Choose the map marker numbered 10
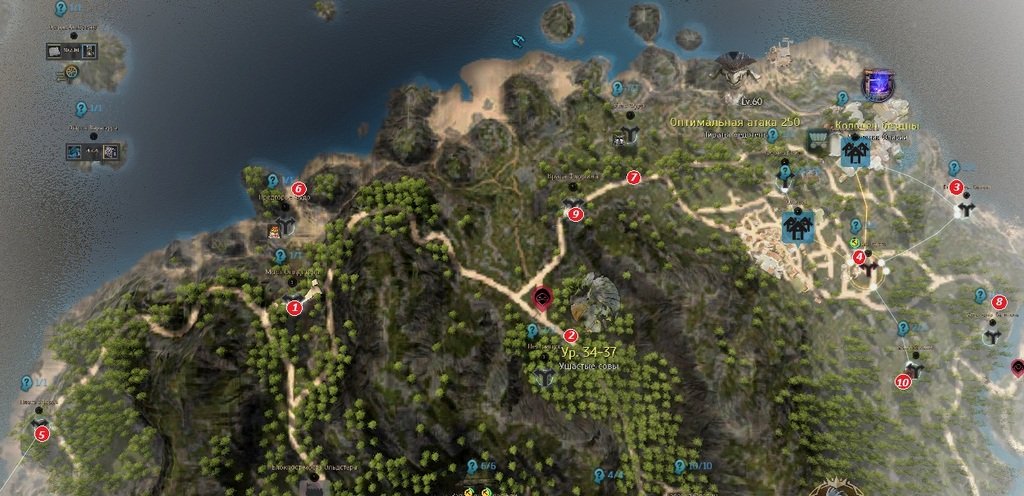The width and height of the screenshot is (1024, 496). click(902, 381)
